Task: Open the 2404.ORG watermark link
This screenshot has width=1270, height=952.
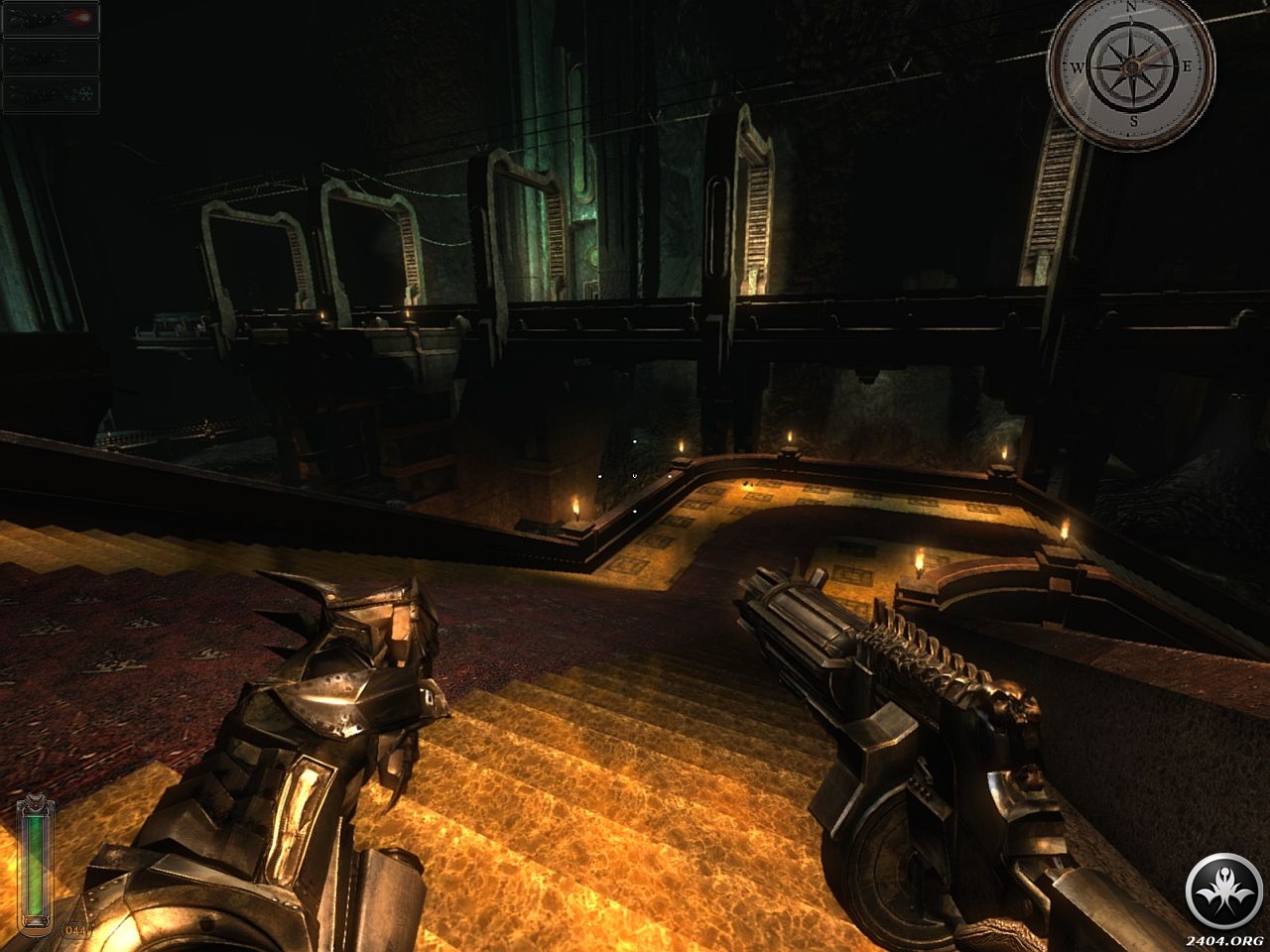Action: [1226, 939]
